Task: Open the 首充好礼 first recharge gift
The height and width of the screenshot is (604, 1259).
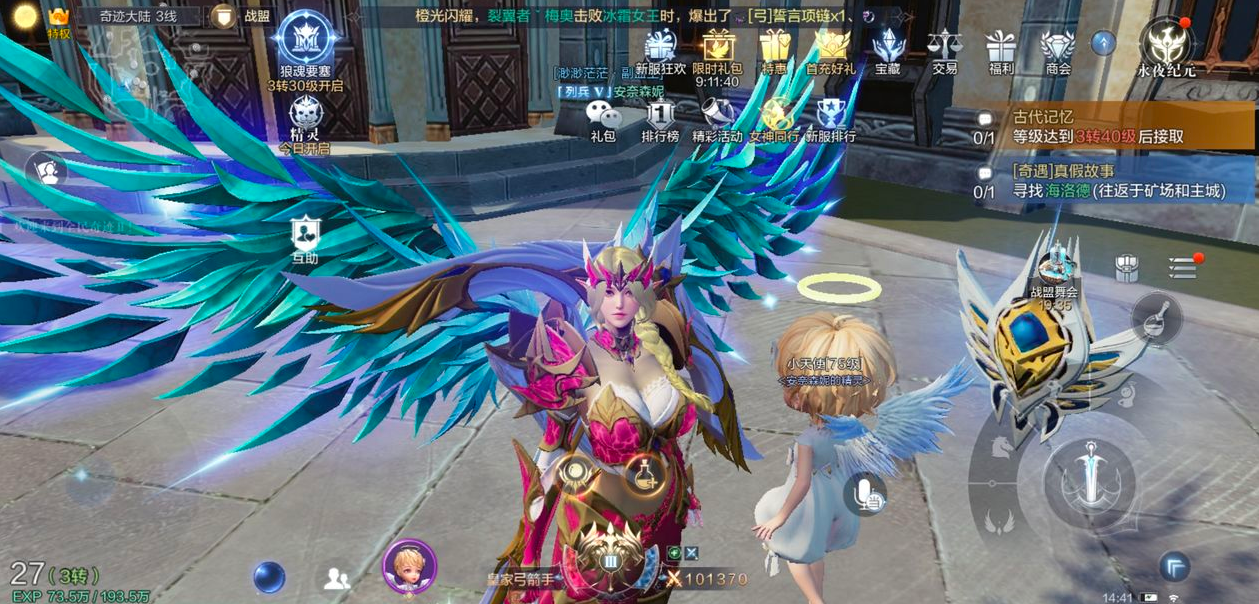Action: pos(831,50)
